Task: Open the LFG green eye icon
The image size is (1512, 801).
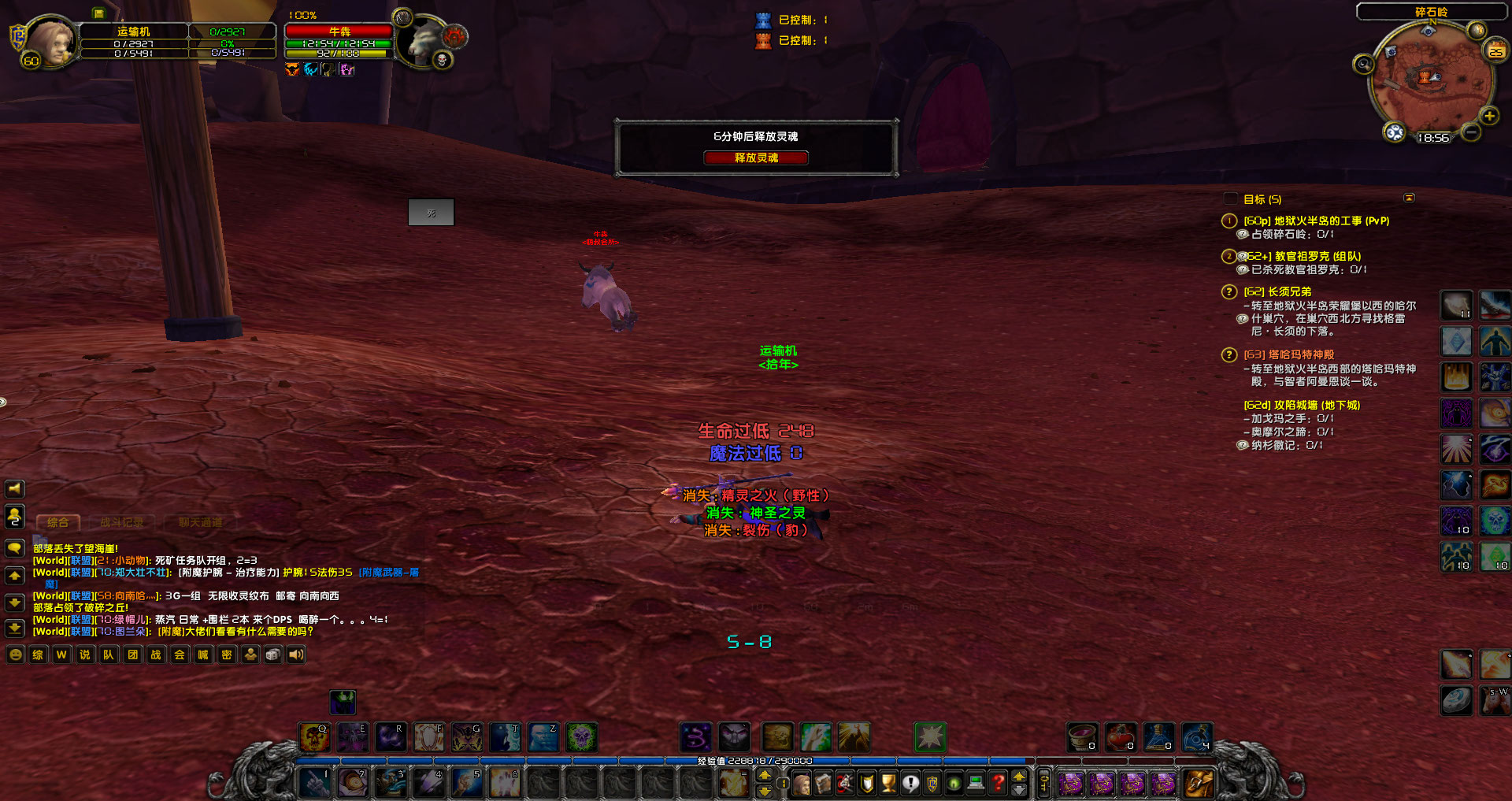Action: pyautogui.click(x=954, y=784)
